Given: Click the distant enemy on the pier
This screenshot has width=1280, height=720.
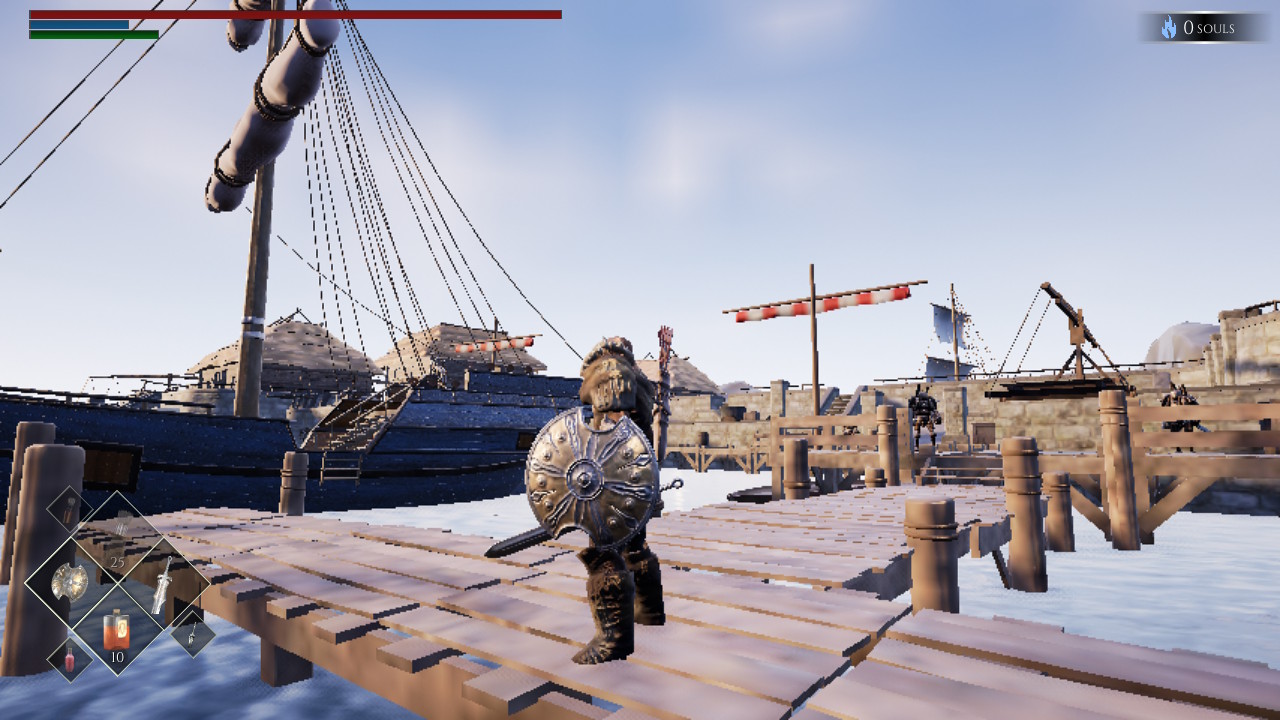Looking at the screenshot, I should click(922, 415).
